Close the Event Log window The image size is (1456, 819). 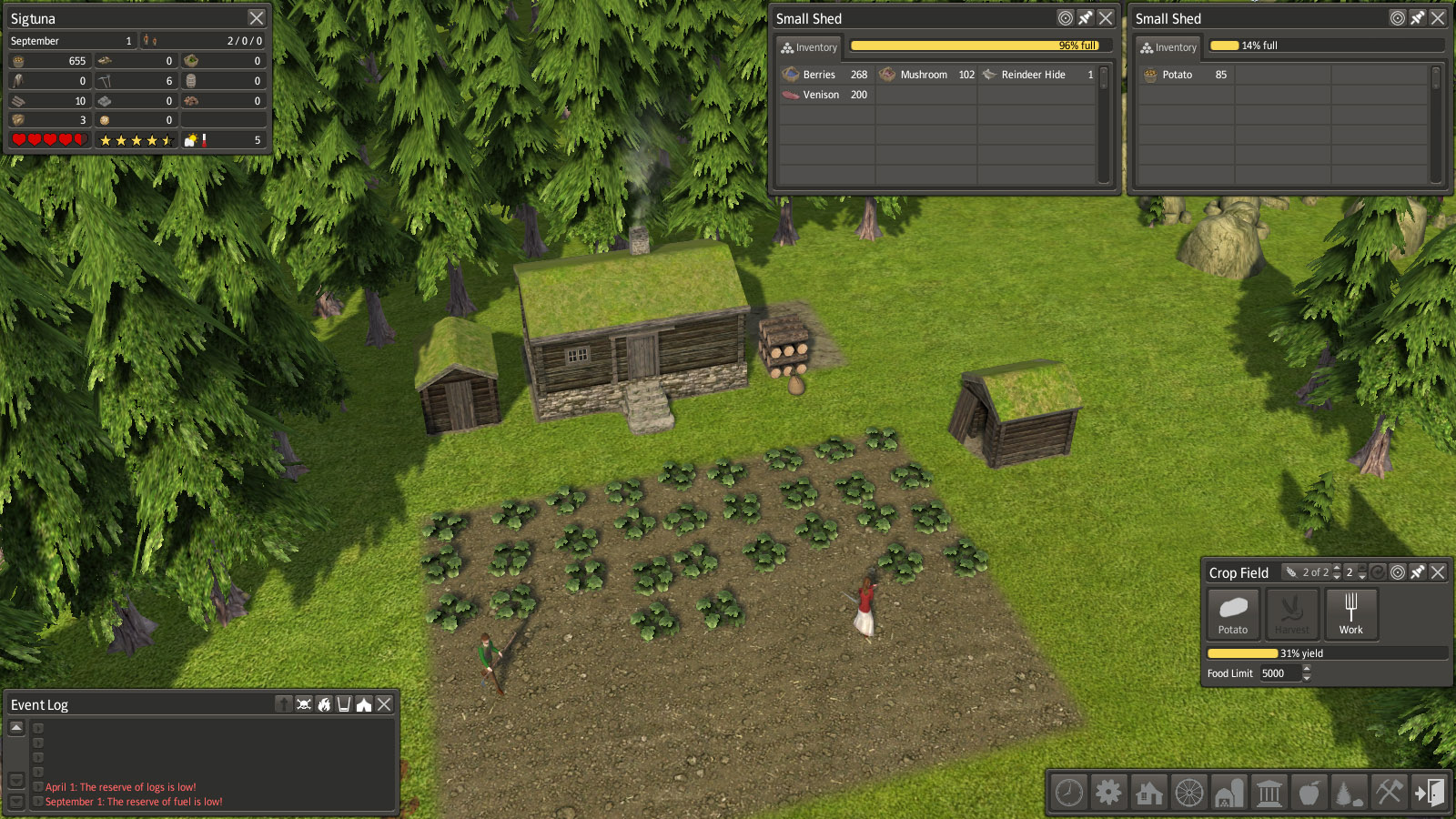pyautogui.click(x=385, y=704)
